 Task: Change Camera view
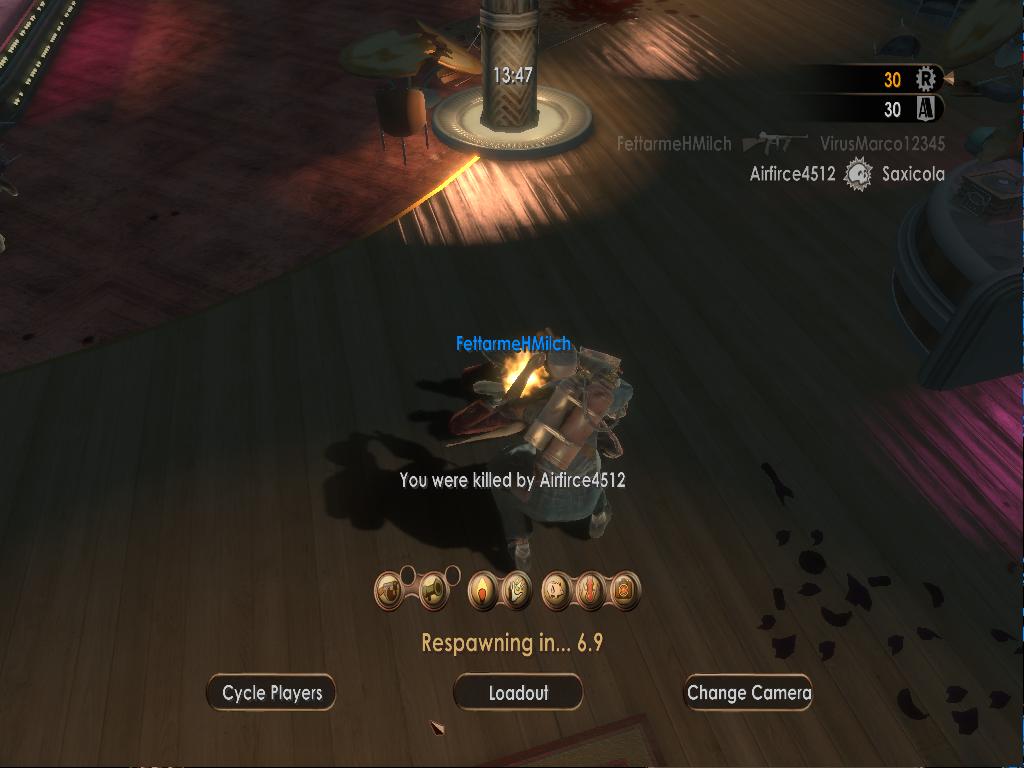point(748,693)
